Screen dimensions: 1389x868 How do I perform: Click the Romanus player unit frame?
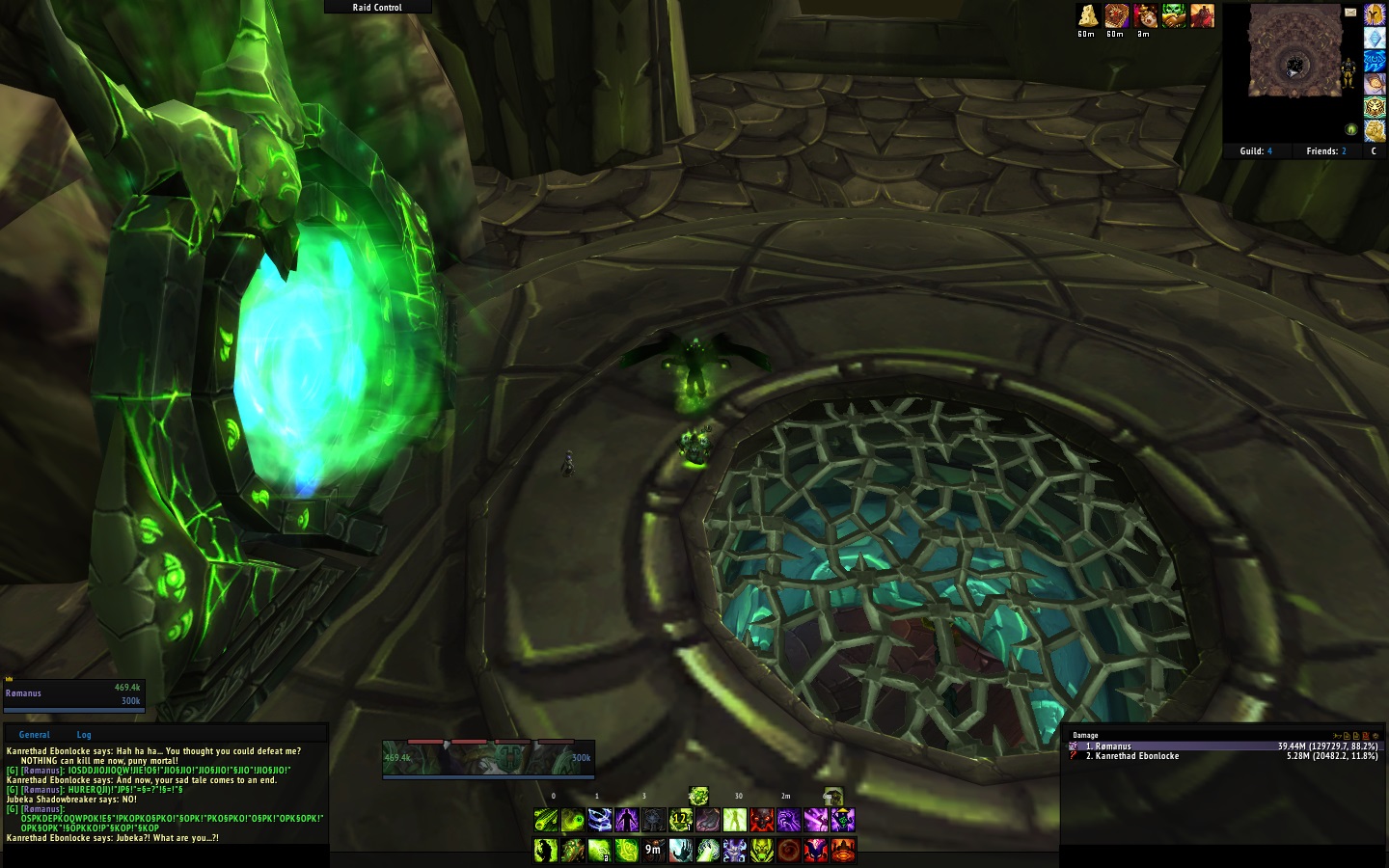point(73,694)
